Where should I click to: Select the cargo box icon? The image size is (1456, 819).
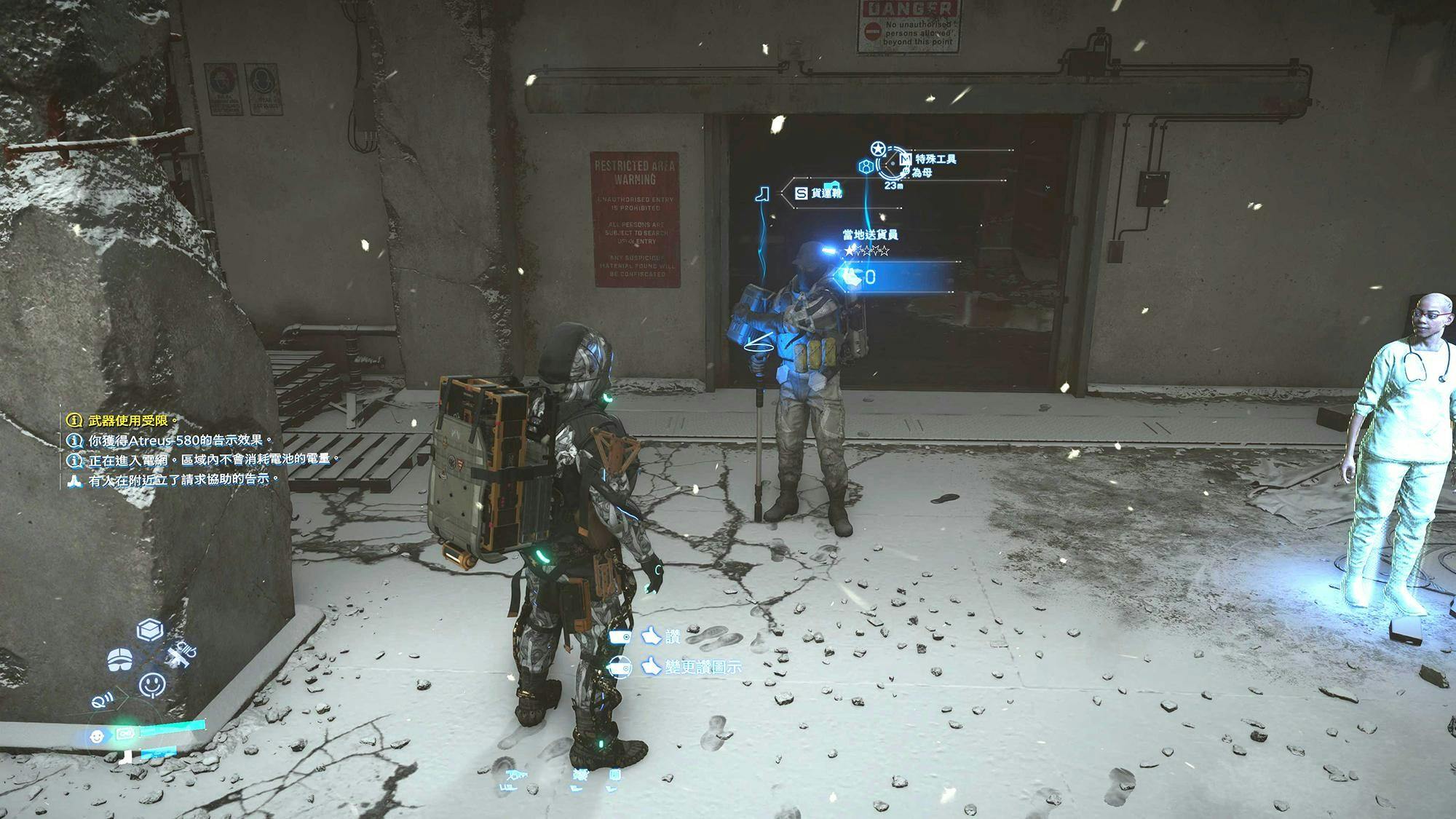pos(149,629)
